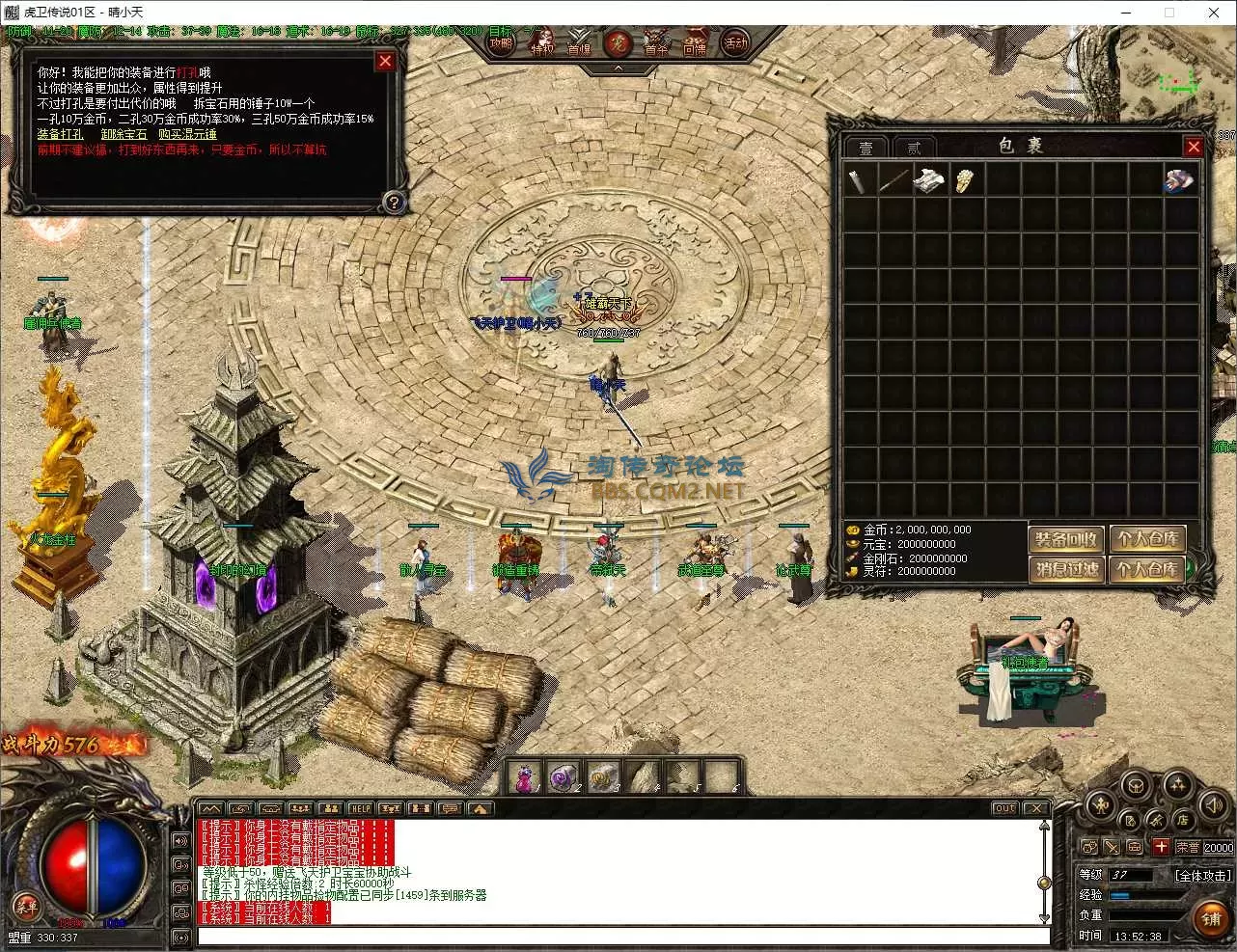Select the white scroll item in bag
The width and height of the screenshot is (1237, 952).
pyautogui.click(x=928, y=179)
